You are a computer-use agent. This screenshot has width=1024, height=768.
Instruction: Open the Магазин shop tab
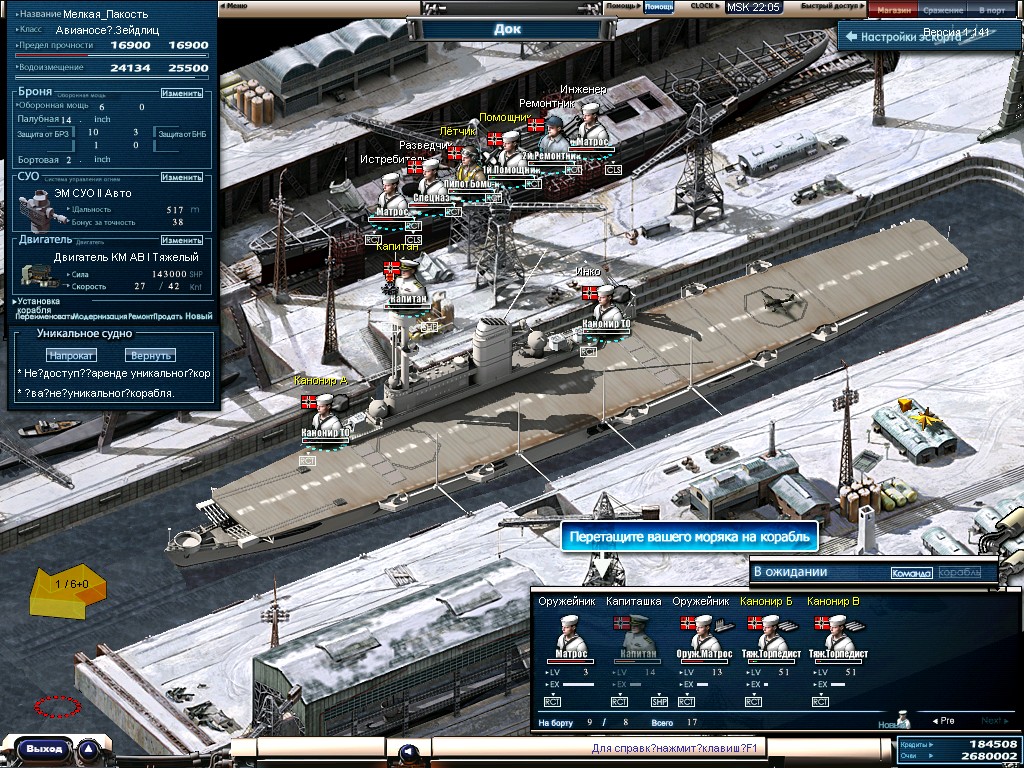(894, 9)
